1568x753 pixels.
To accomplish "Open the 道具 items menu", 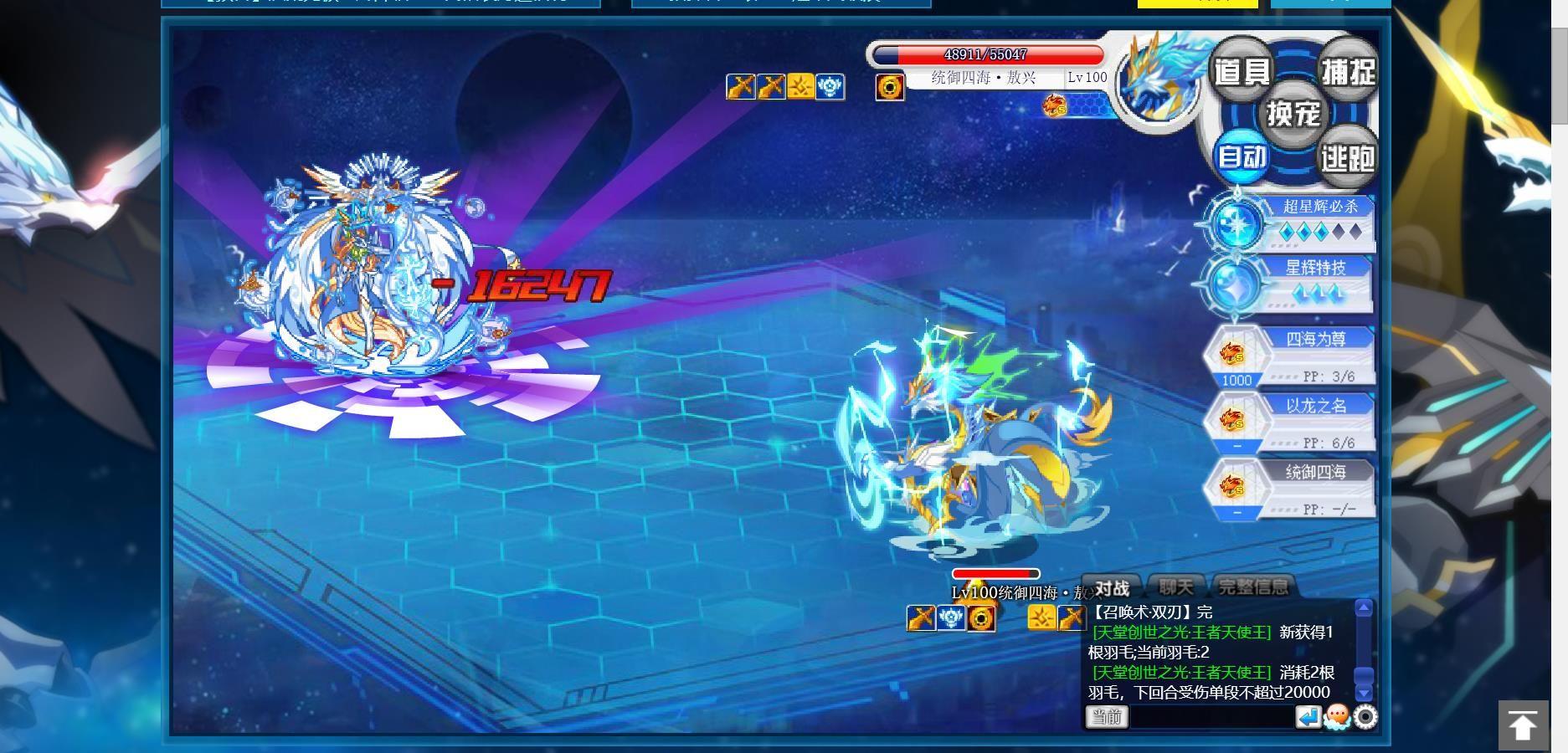I will (1242, 71).
